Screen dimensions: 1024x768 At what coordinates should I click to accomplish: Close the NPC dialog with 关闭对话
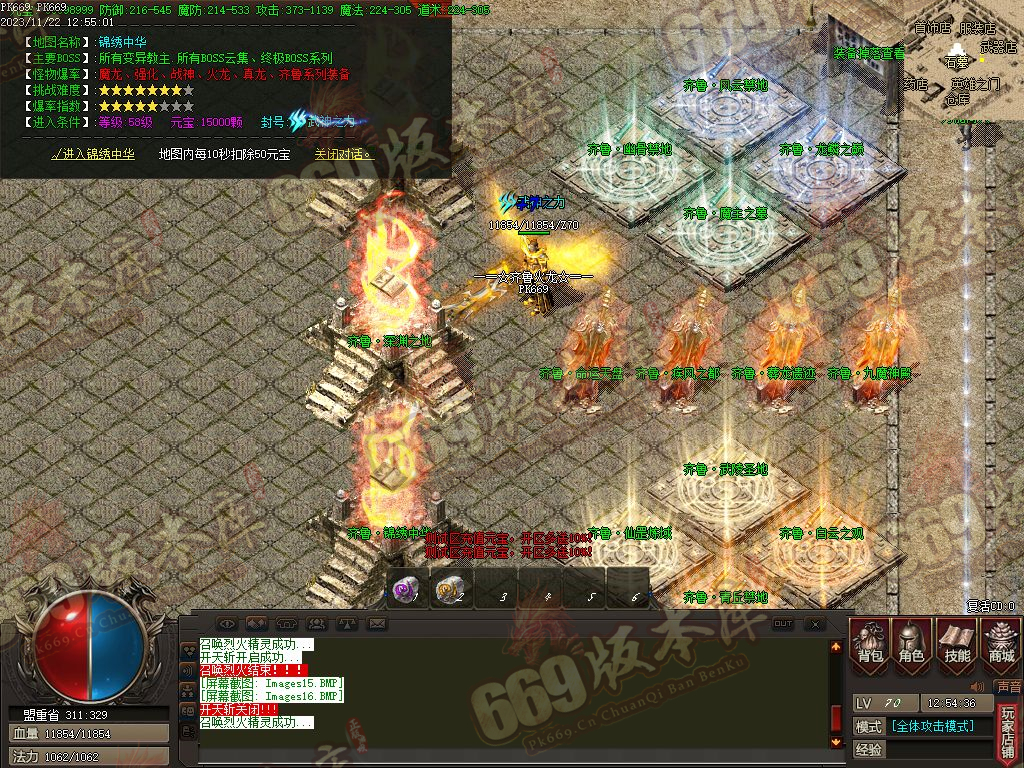(343, 154)
